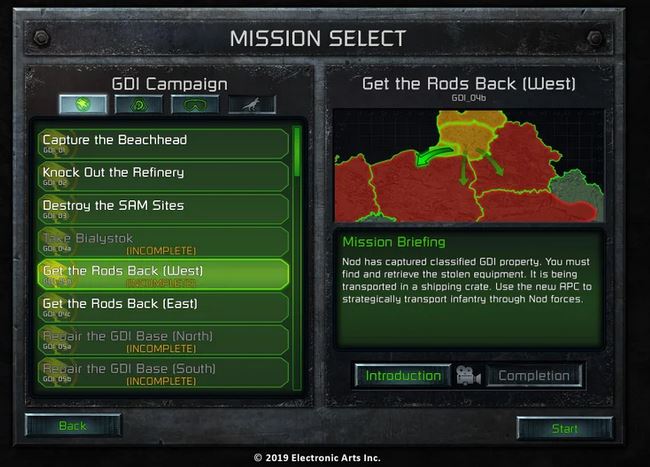This screenshot has height=467, width=650.
Task: Select Get the Rods Back (West)
Action: [x=164, y=273]
